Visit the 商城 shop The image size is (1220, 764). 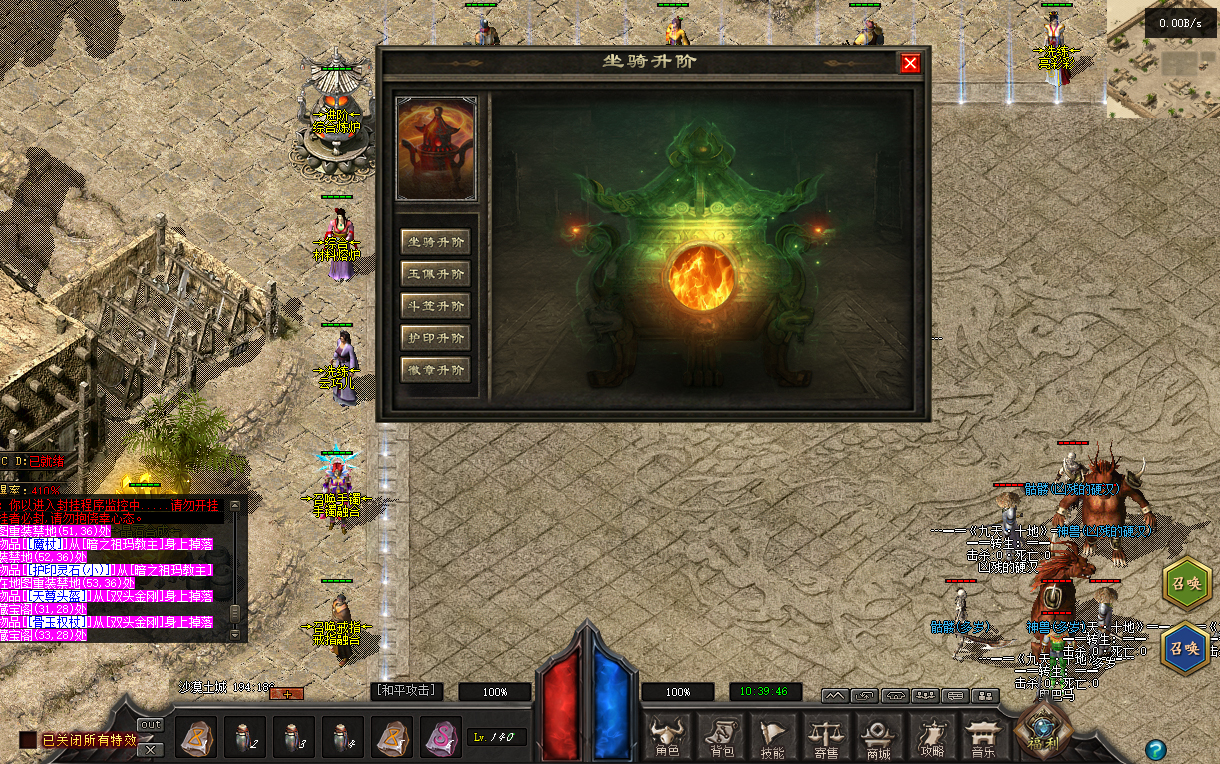(878, 738)
